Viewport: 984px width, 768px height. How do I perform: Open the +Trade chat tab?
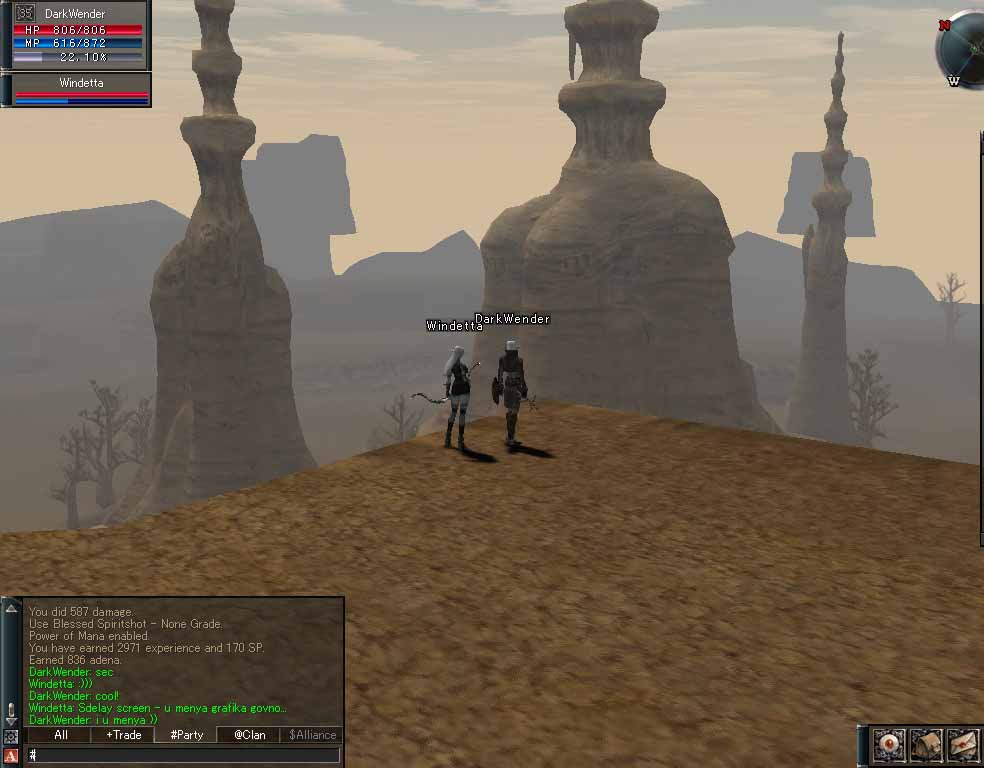pyautogui.click(x=124, y=735)
